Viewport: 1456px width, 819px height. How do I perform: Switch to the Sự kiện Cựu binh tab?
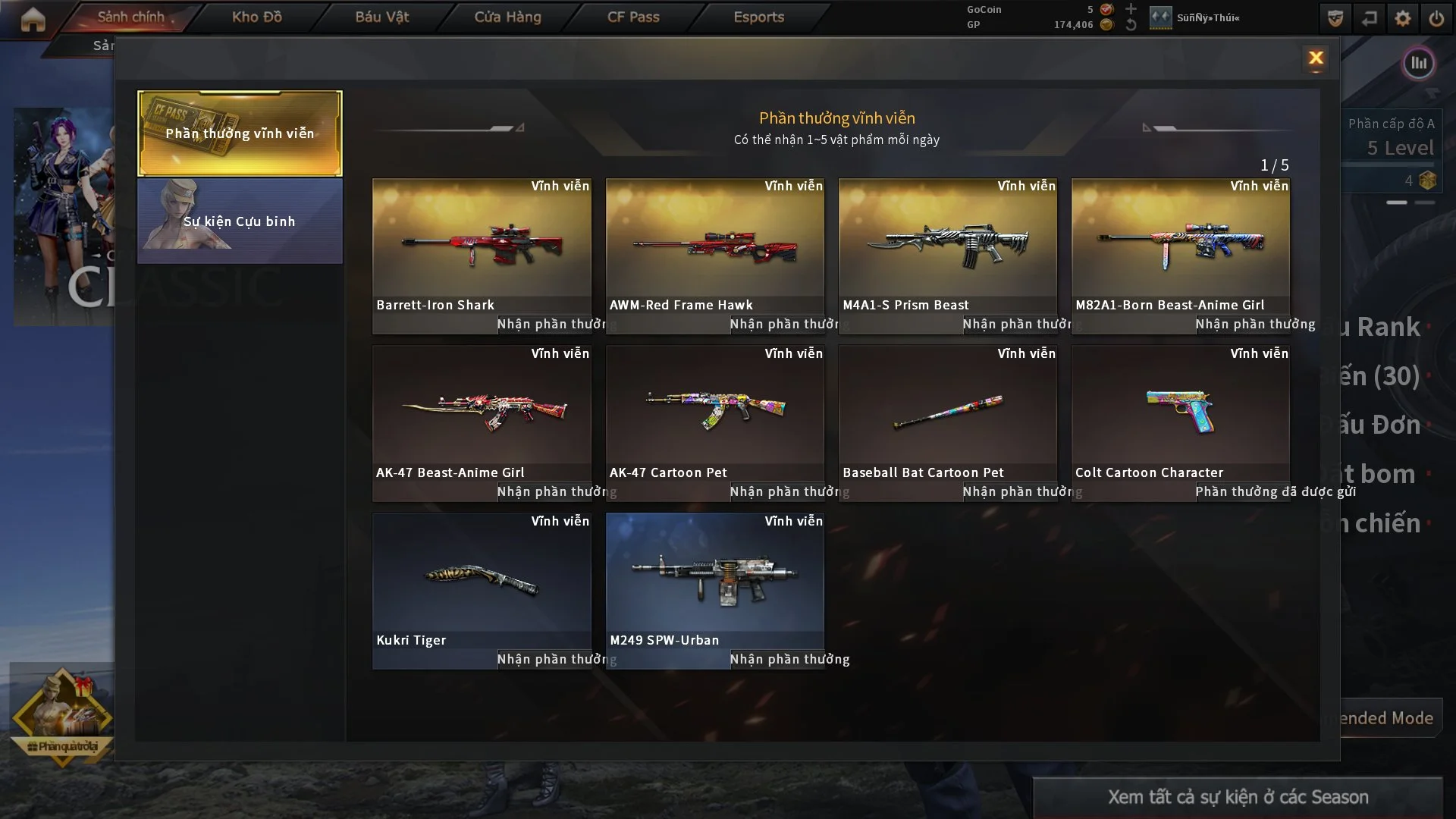click(x=240, y=221)
